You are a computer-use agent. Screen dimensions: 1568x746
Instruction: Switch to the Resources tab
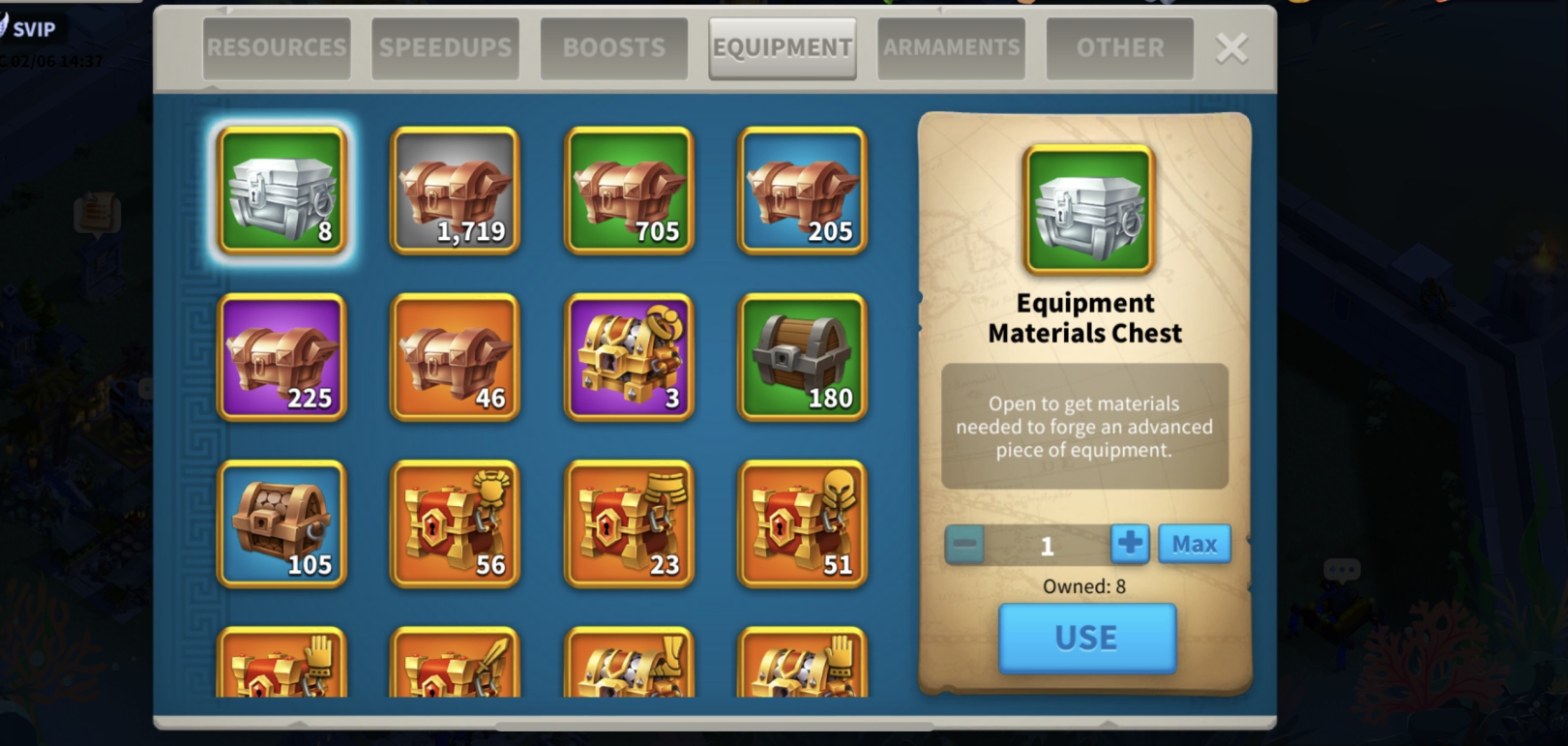pos(276,48)
